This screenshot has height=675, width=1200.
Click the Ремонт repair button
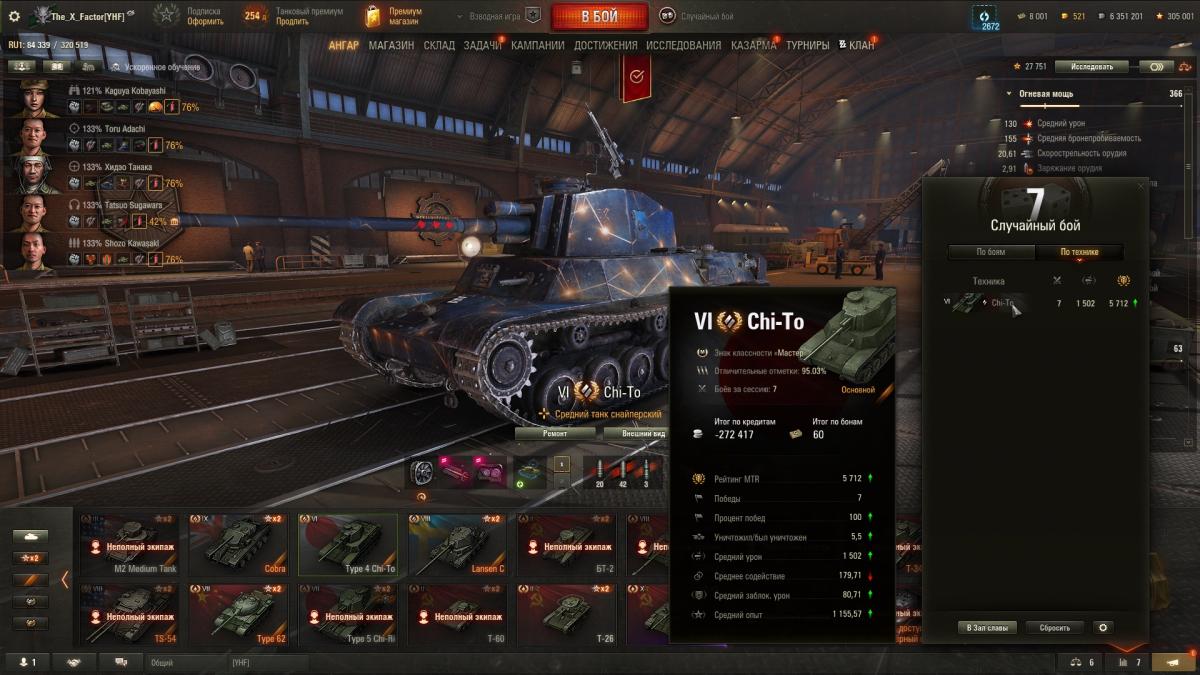[x=555, y=434]
